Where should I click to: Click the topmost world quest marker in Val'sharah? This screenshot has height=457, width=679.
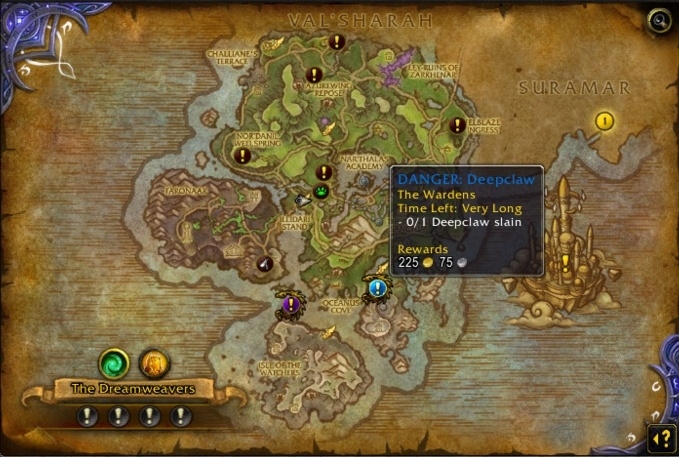click(x=337, y=42)
